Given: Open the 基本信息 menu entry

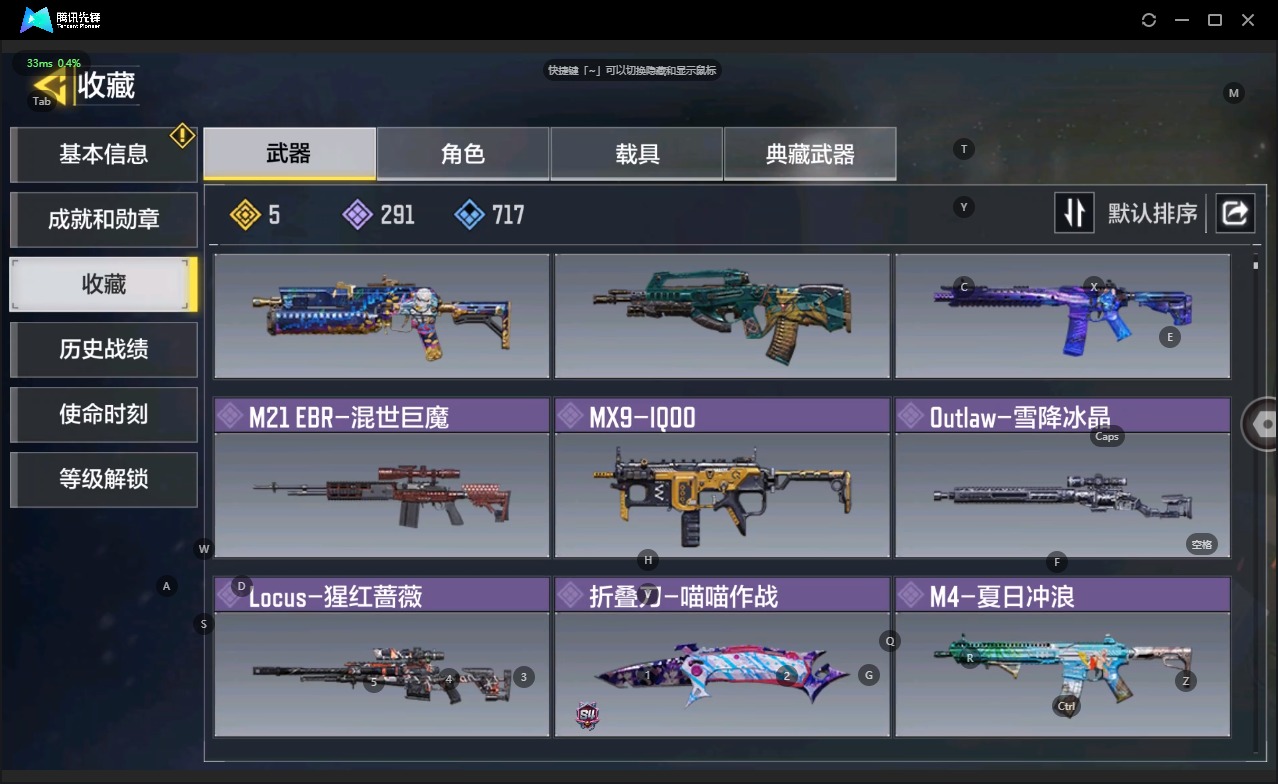Looking at the screenshot, I should (x=103, y=154).
